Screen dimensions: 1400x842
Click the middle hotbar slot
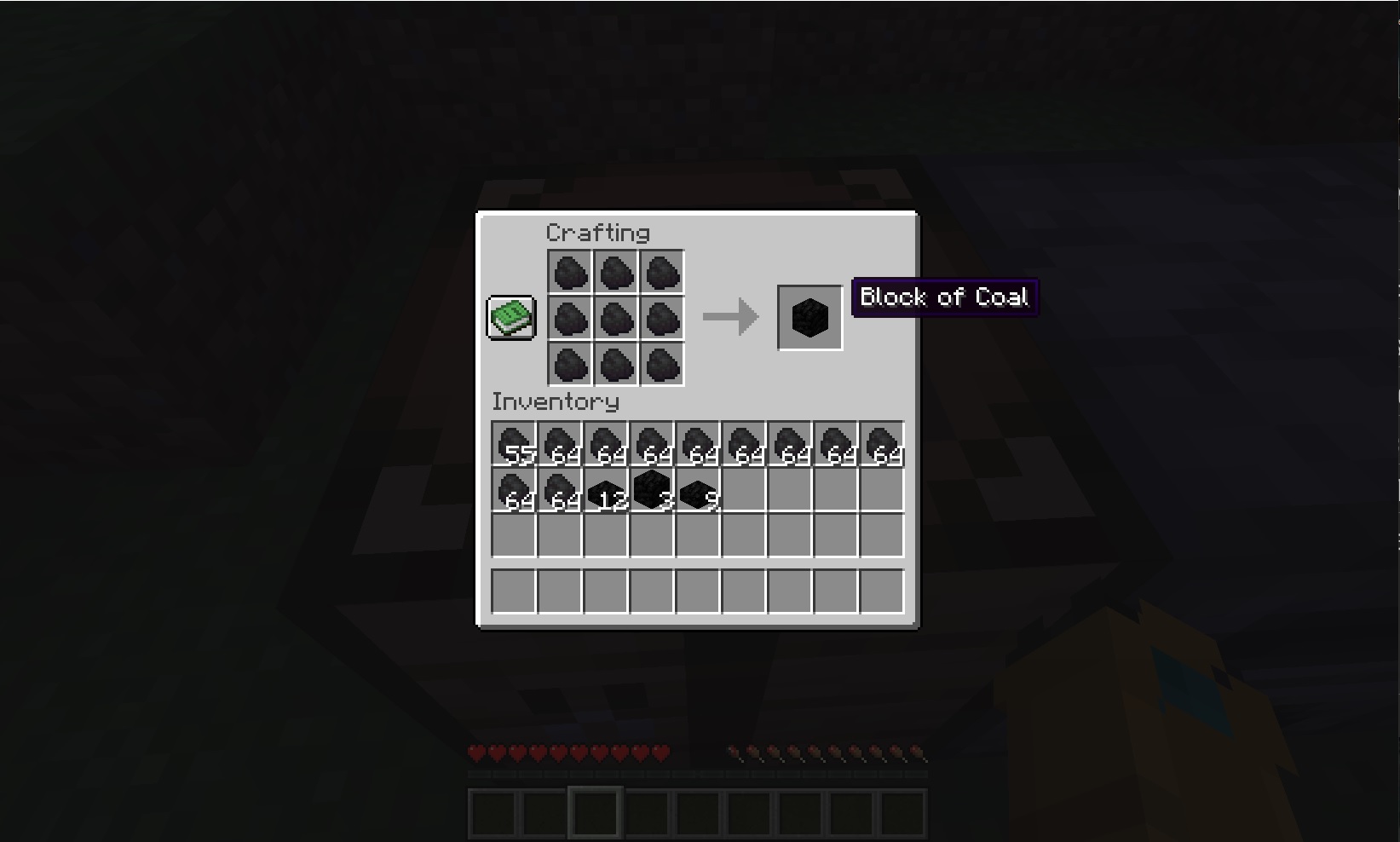coord(698,810)
